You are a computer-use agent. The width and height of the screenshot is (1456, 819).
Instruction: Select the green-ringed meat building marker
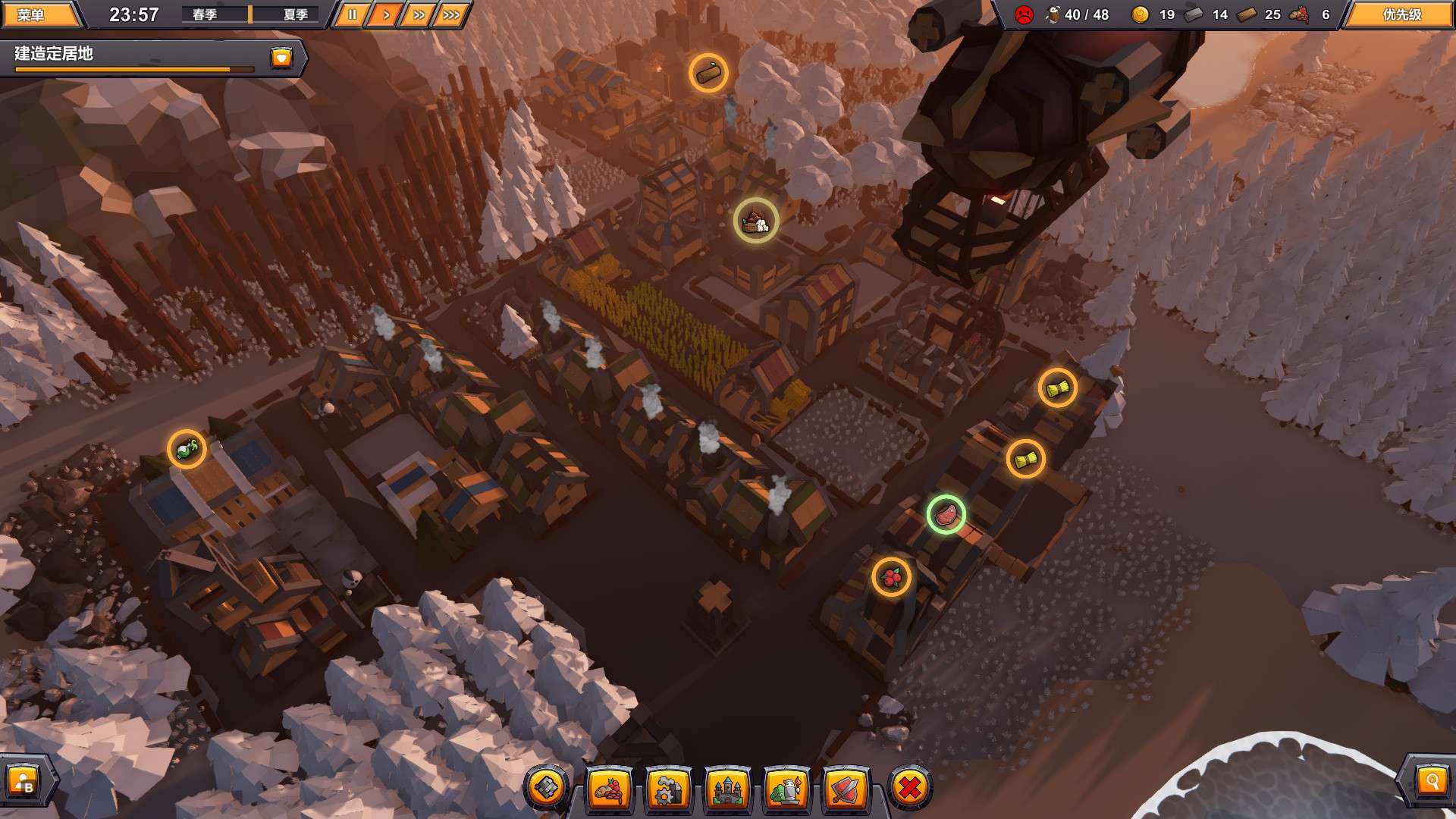tap(946, 515)
